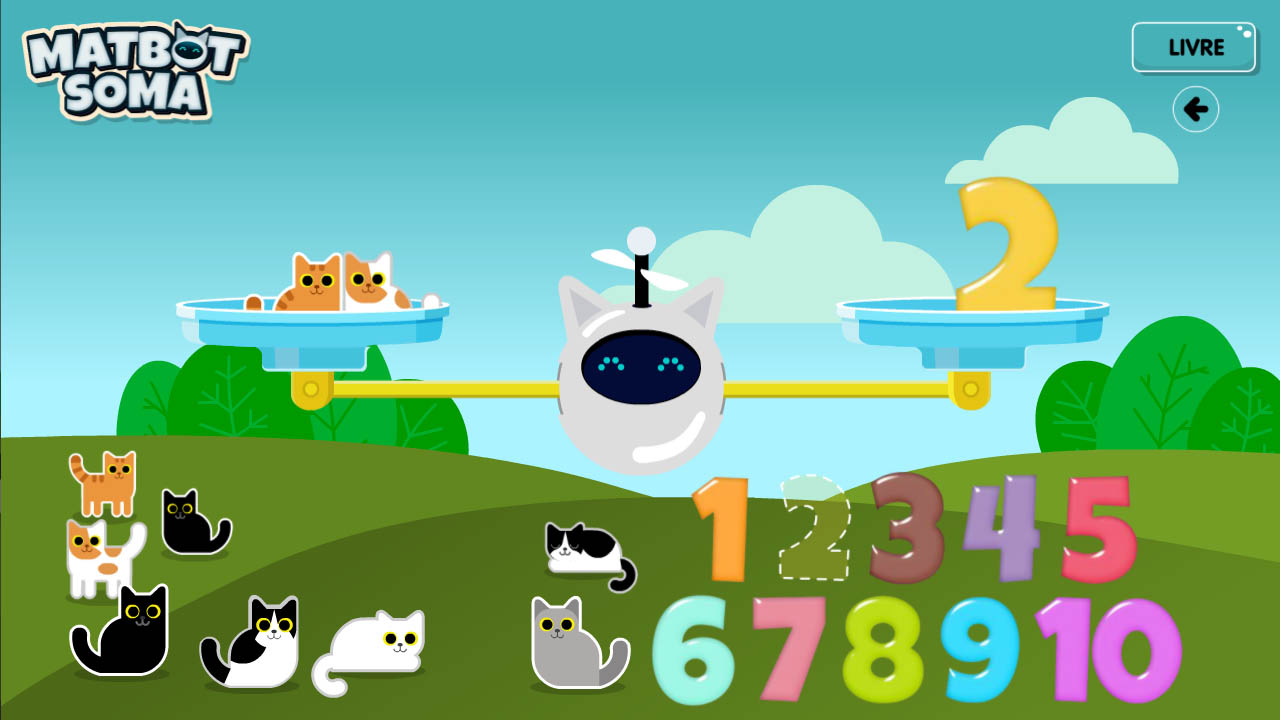This screenshot has height=720, width=1280.
Task: Open the LIVRE mode menu
Action: [x=1194, y=47]
